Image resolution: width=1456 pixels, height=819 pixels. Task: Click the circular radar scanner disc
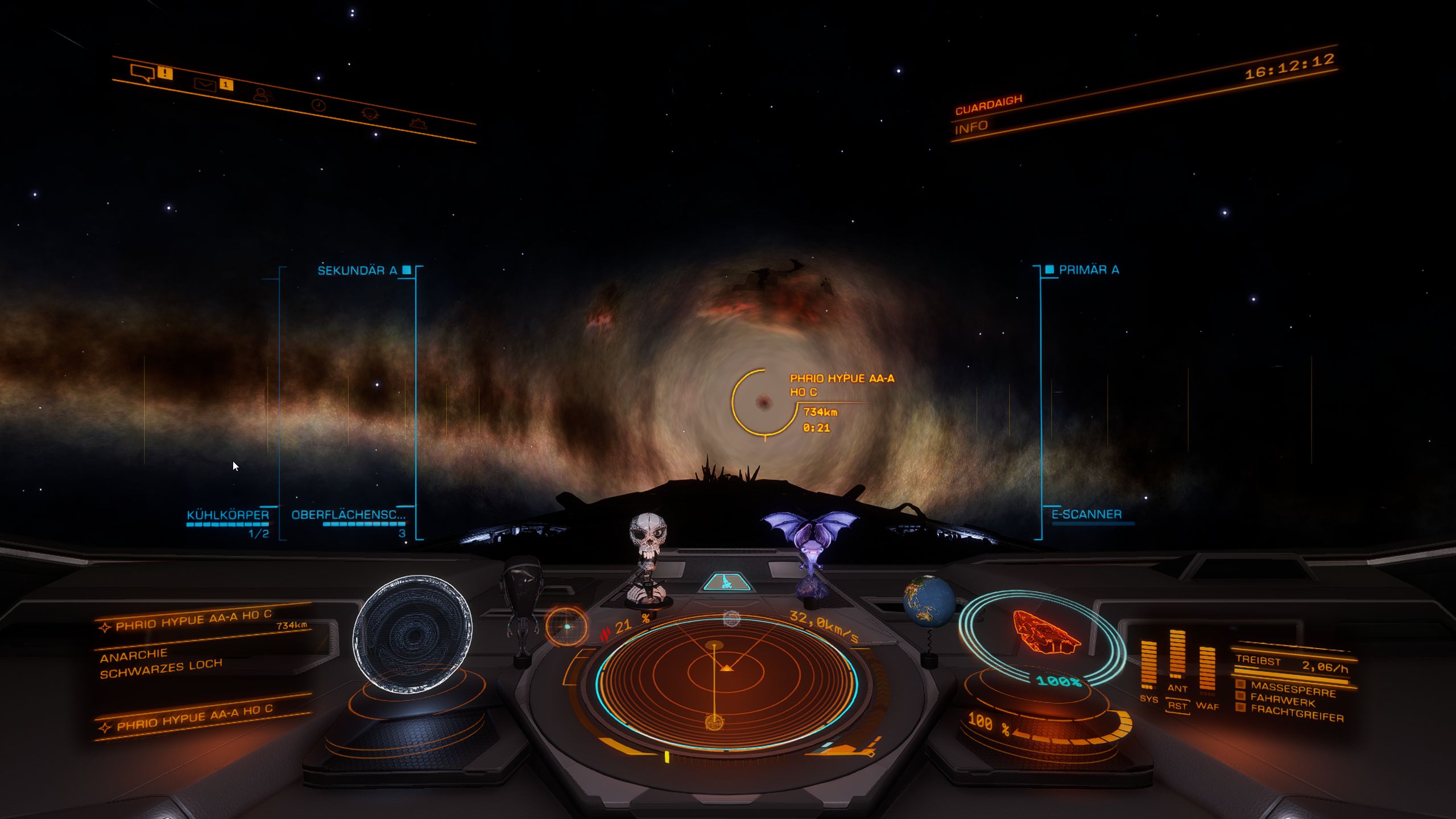point(726,680)
